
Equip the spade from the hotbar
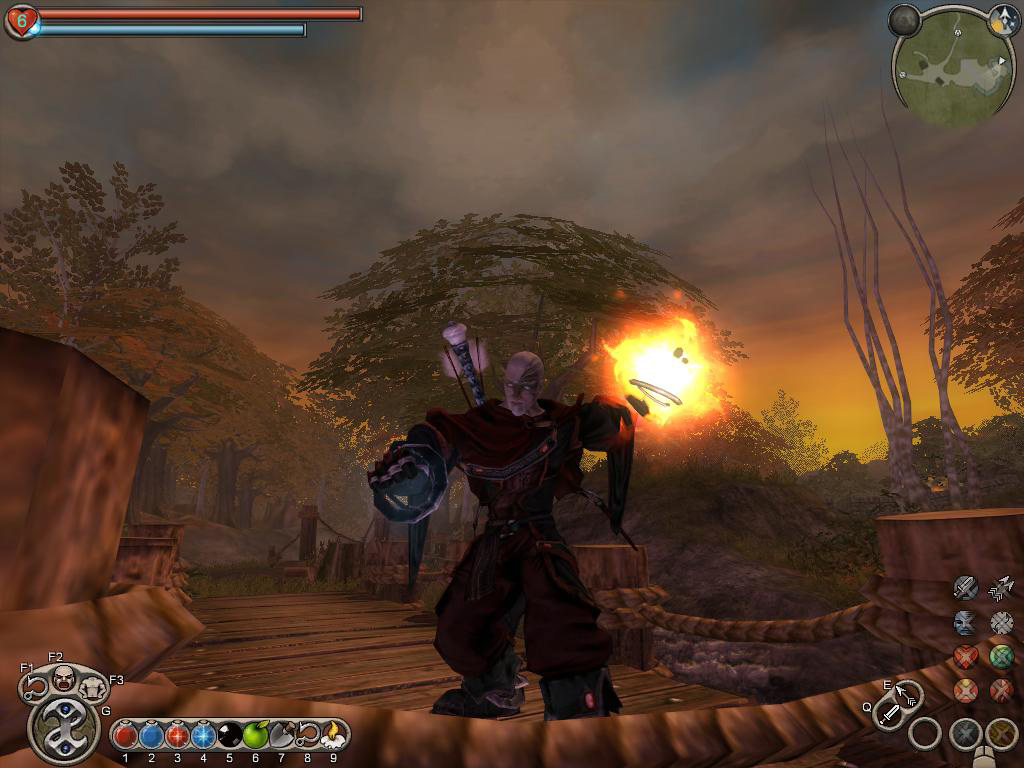281,735
